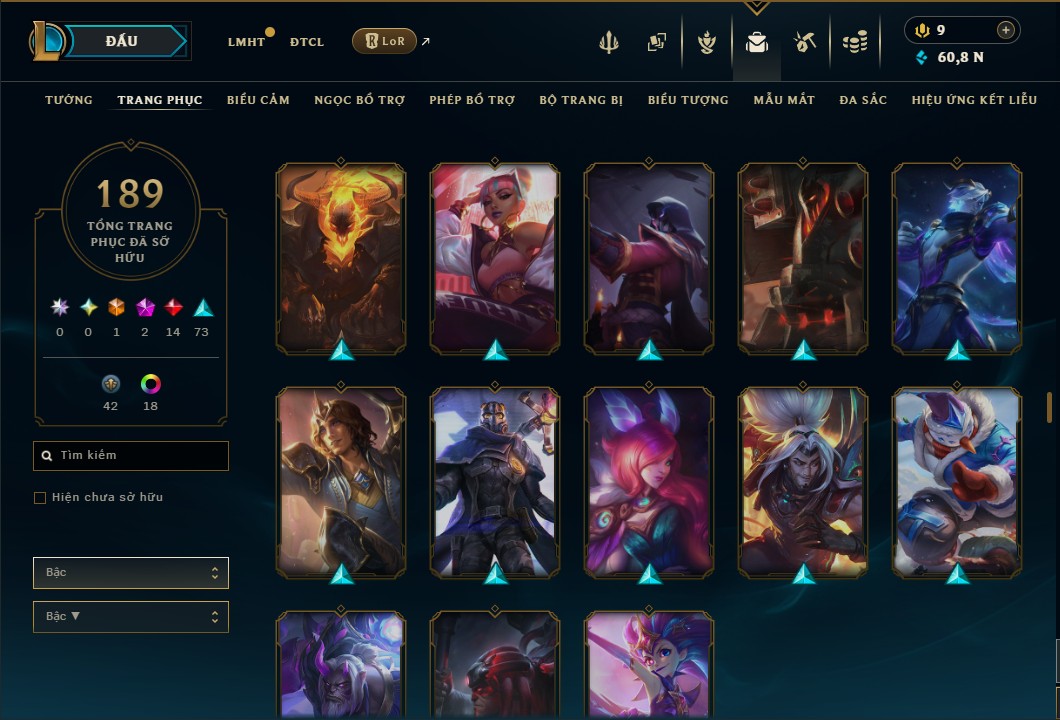Go to the BỘ TRANG BỊ tab

pyautogui.click(x=581, y=100)
